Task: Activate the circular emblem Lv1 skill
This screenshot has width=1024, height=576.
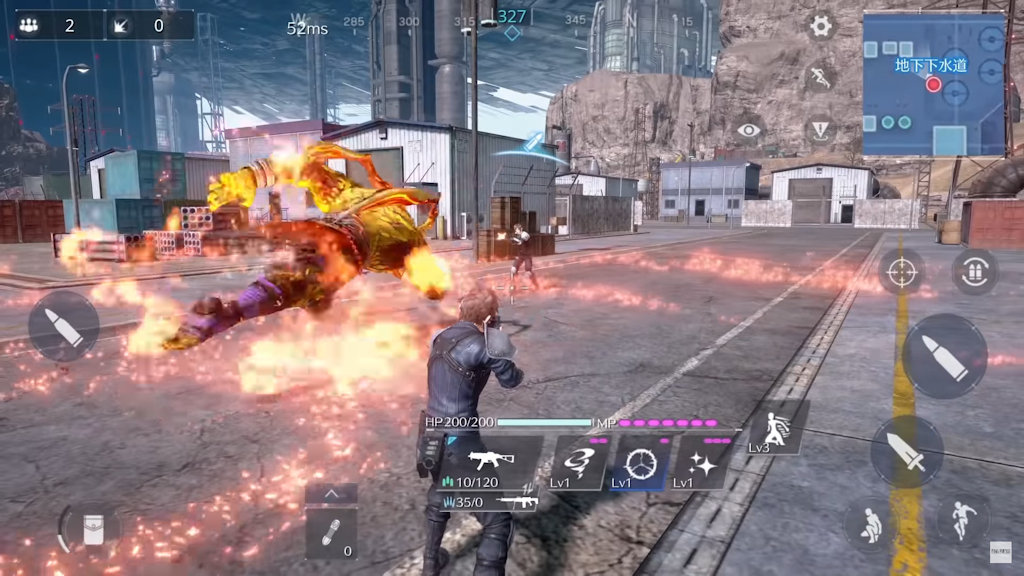Action: click(x=638, y=463)
